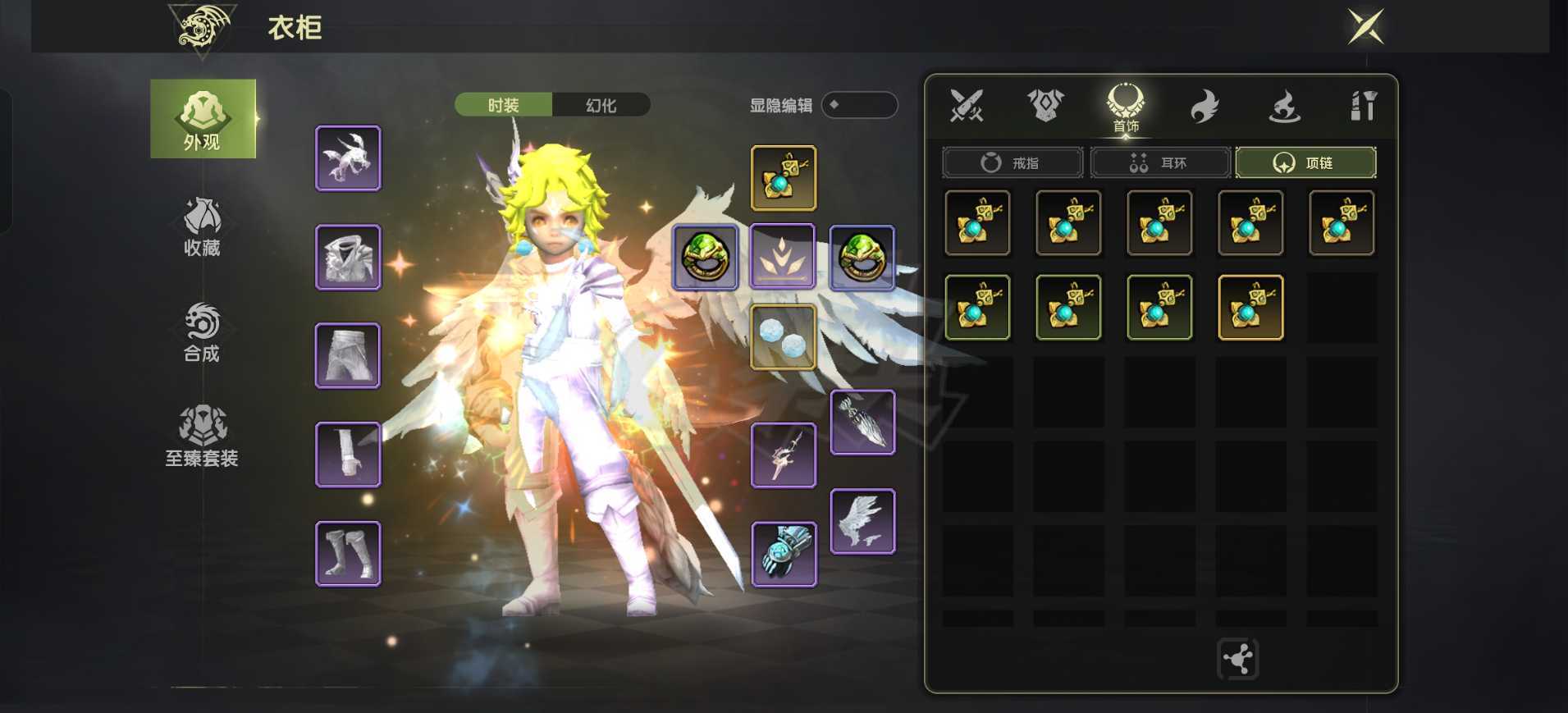The height and width of the screenshot is (713, 1568).
Task: Select the equipped headpiece costume slot
Action: [348, 158]
